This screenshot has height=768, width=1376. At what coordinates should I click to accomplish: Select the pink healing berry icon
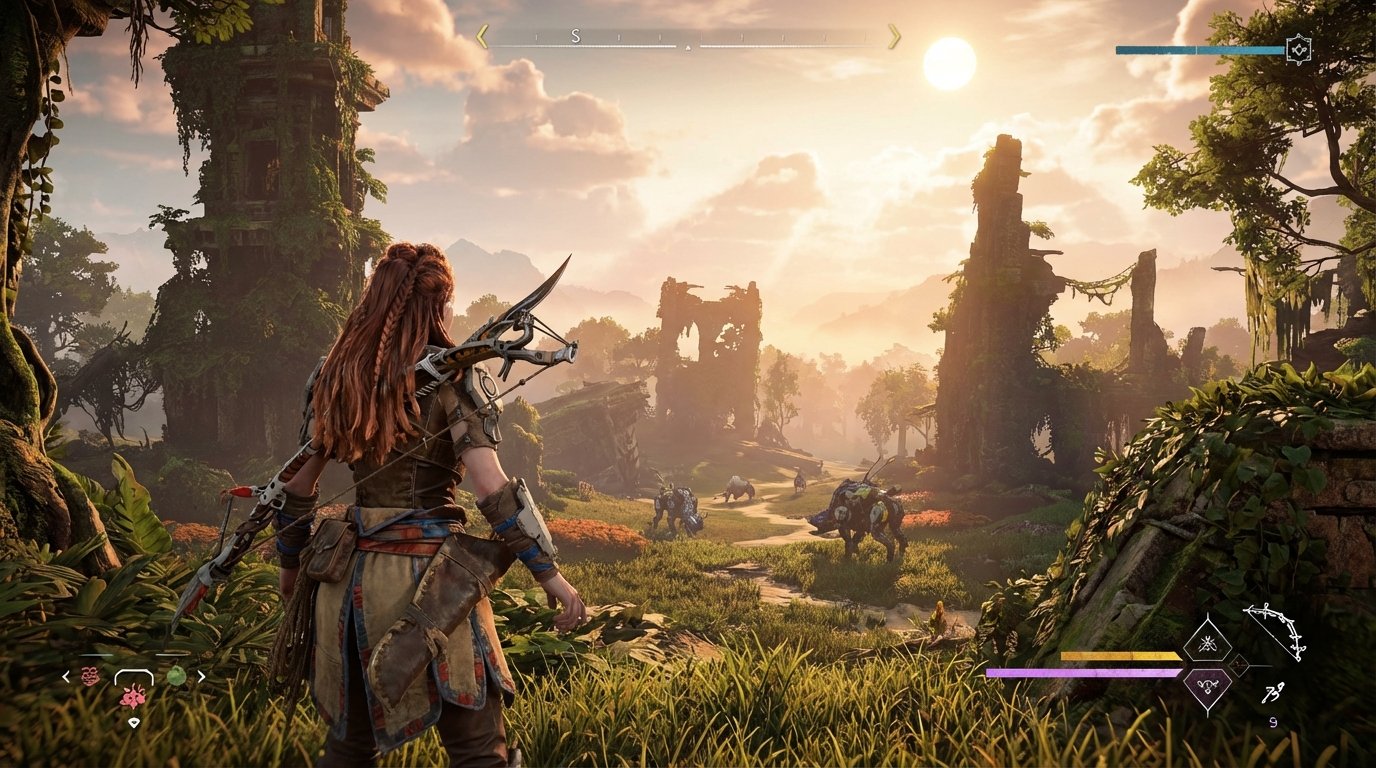coord(133,697)
